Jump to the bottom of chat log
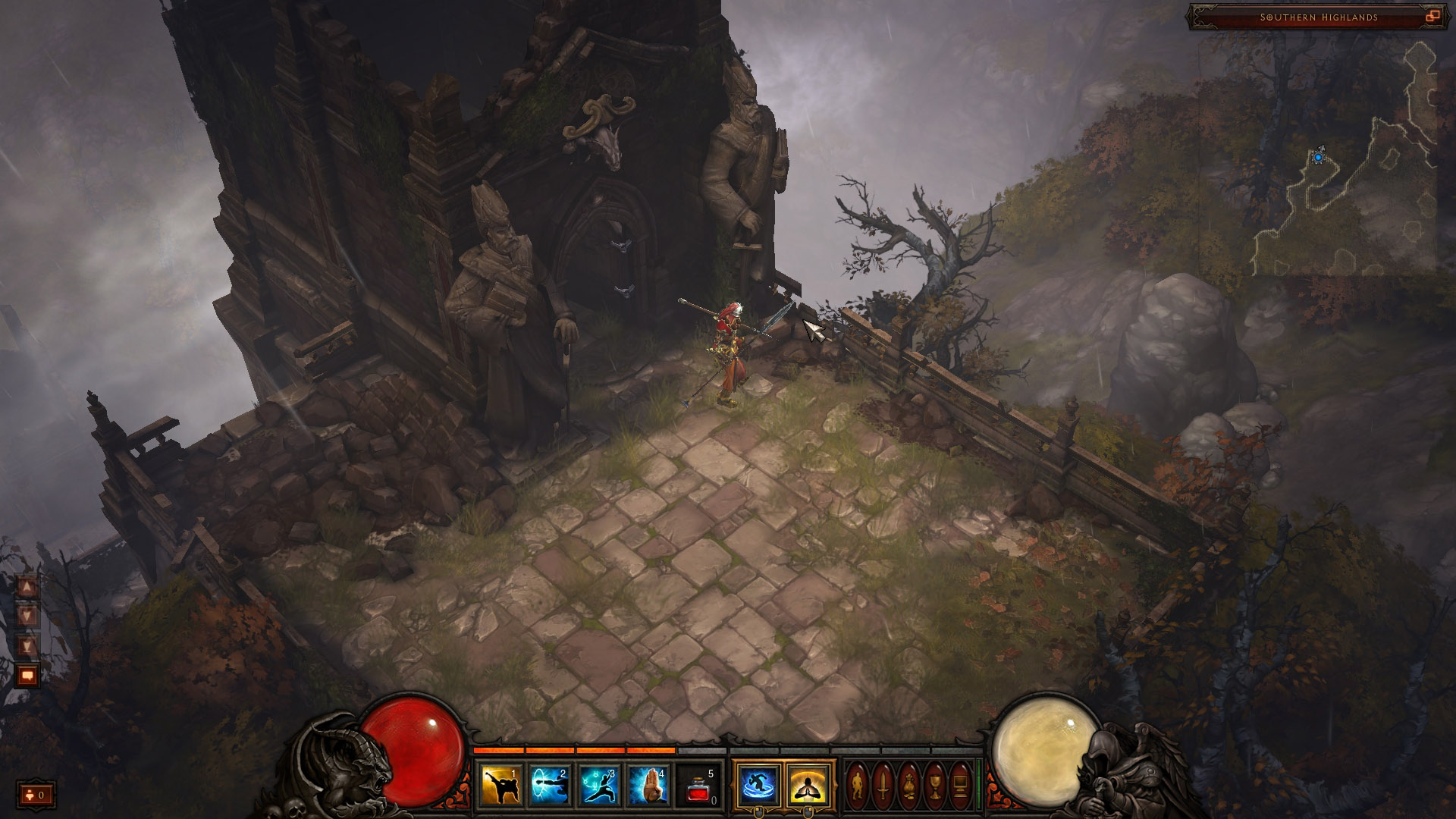 click(x=27, y=645)
